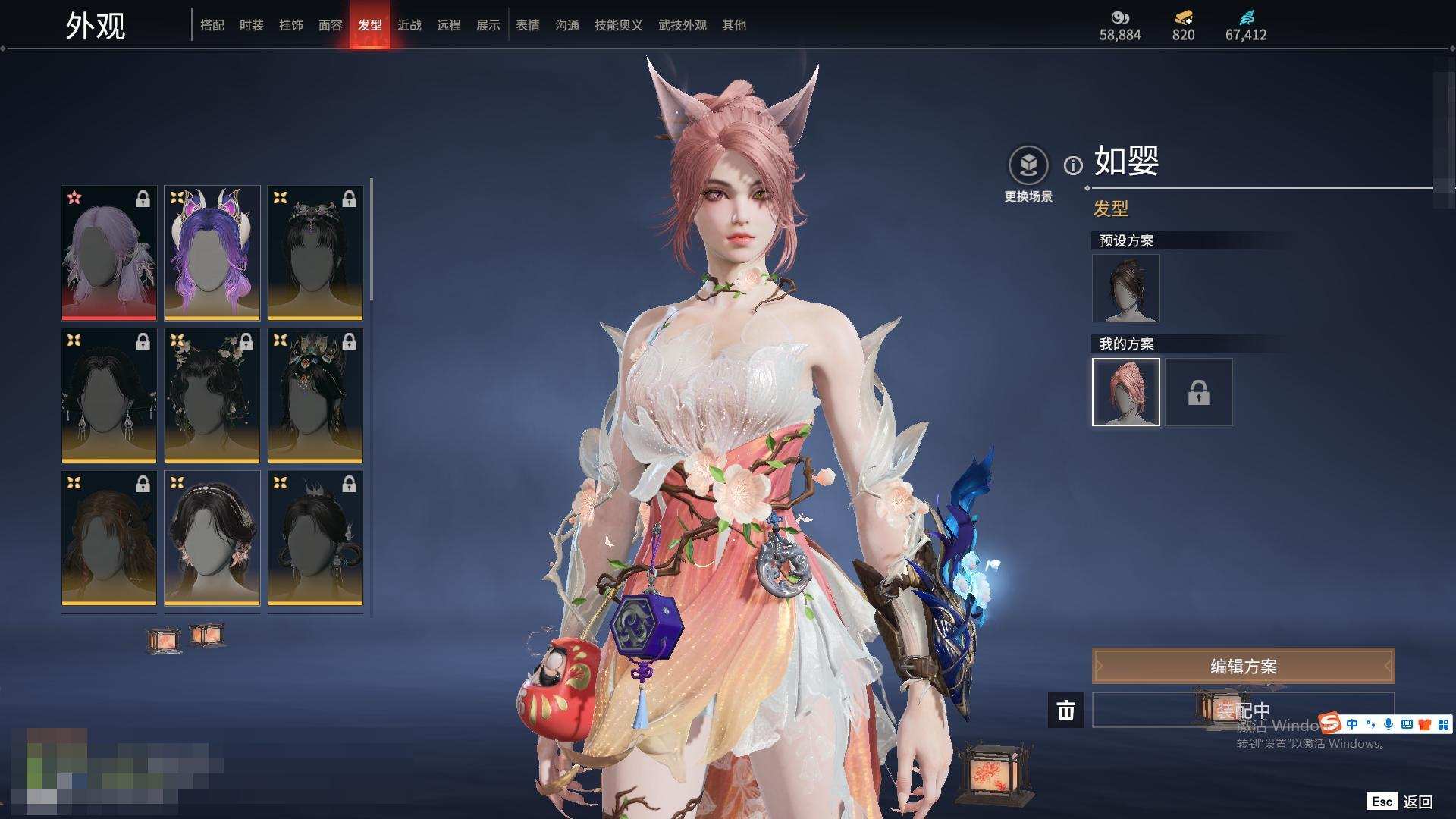Open the 近战 tab

click(409, 25)
